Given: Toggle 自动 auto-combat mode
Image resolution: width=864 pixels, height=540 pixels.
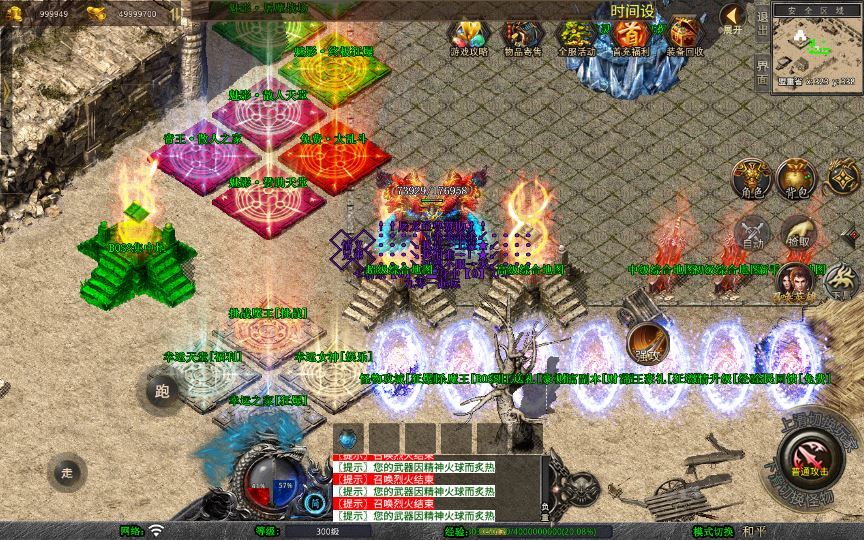Looking at the screenshot, I should [752, 231].
